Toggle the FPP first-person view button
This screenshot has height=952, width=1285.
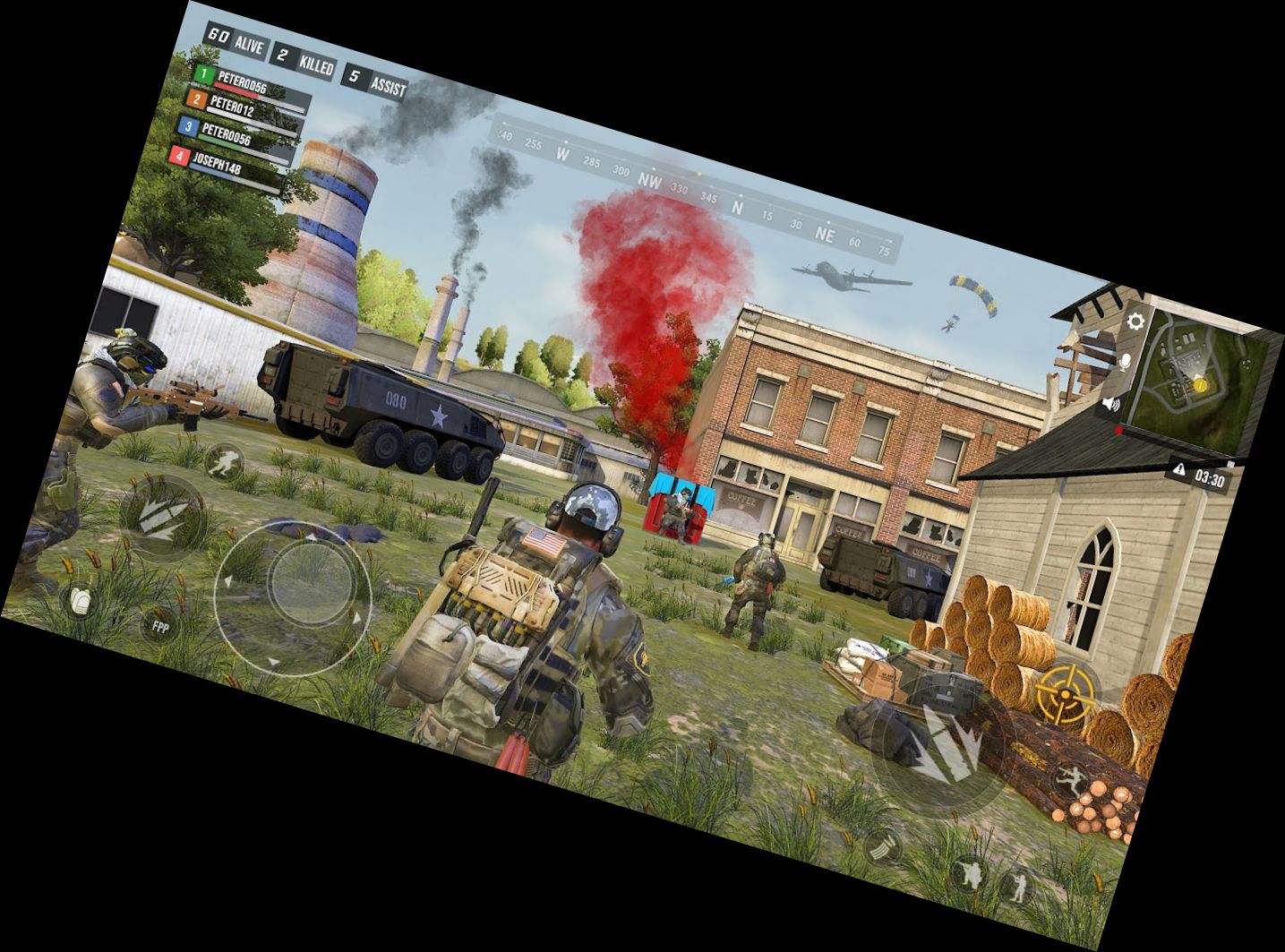160,626
